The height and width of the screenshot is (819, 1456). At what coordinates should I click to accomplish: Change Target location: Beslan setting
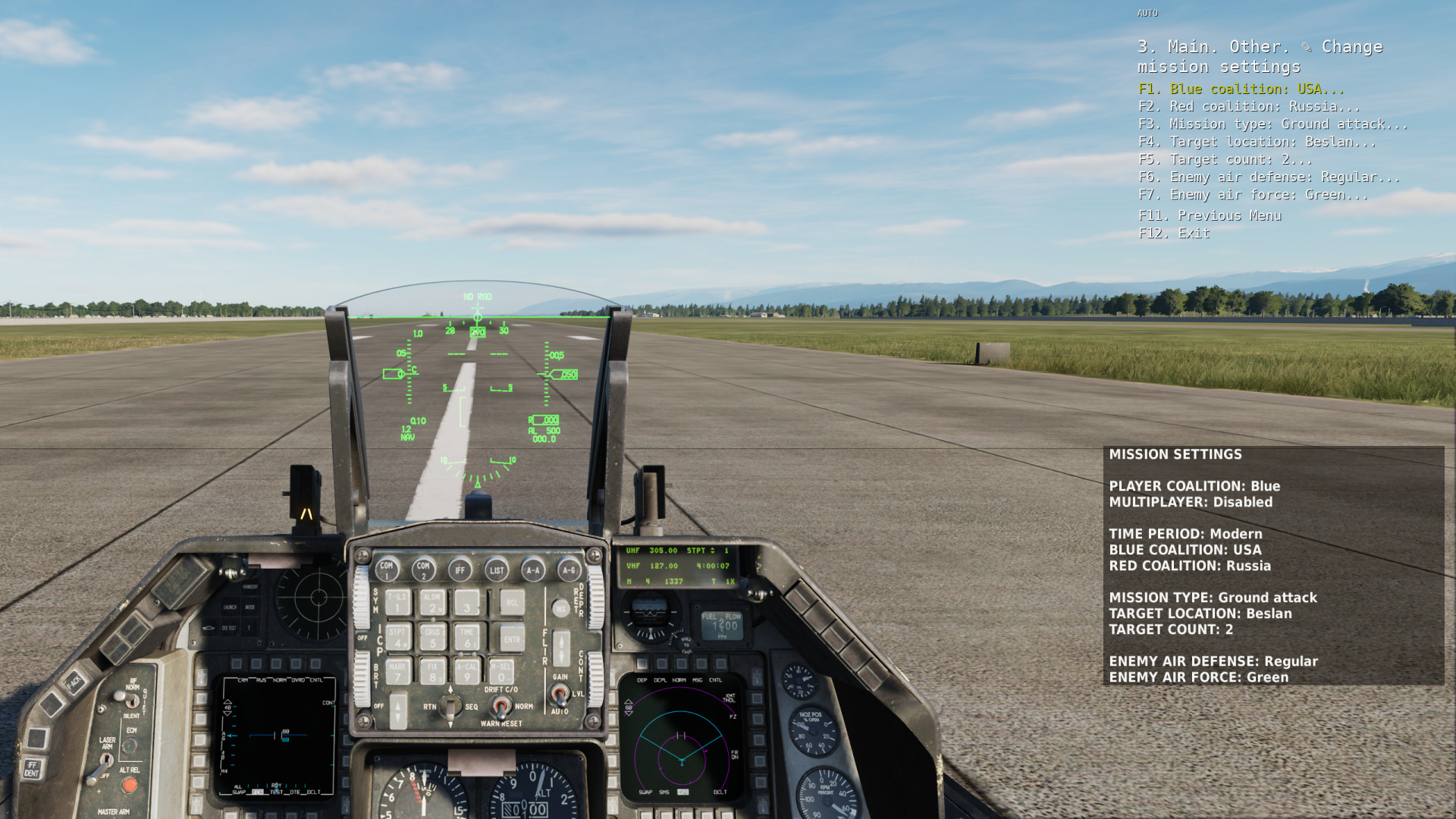1257,142
